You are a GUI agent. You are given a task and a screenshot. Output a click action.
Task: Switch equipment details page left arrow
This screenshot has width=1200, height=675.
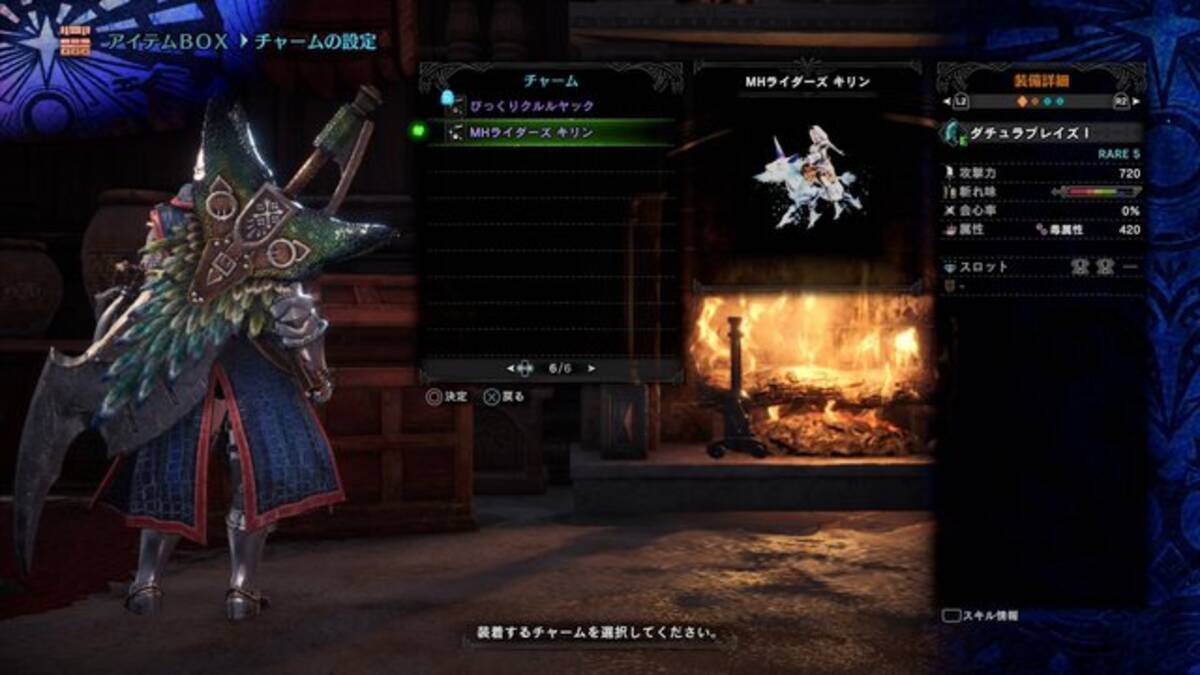tap(954, 102)
